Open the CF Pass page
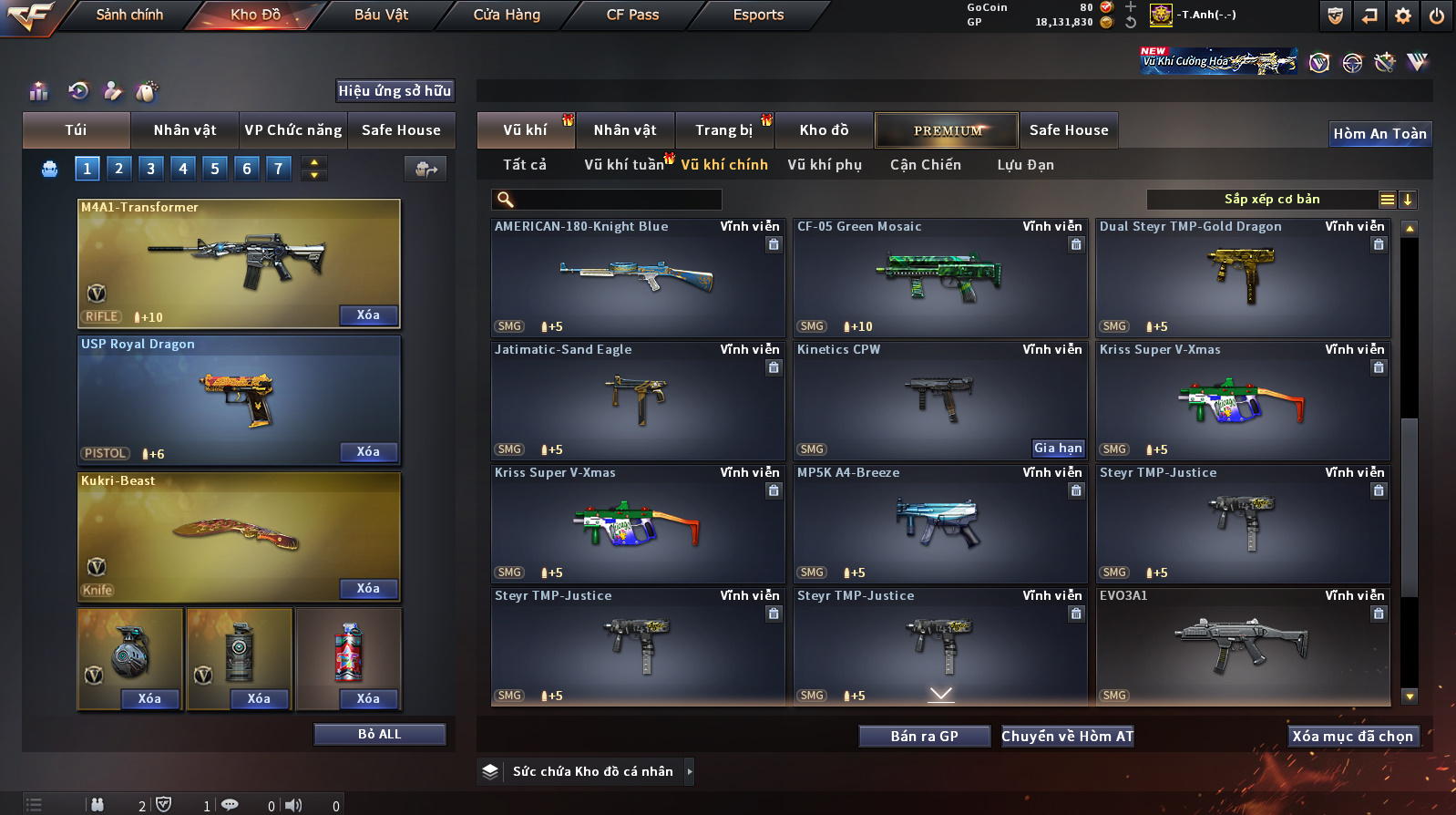 click(x=632, y=15)
